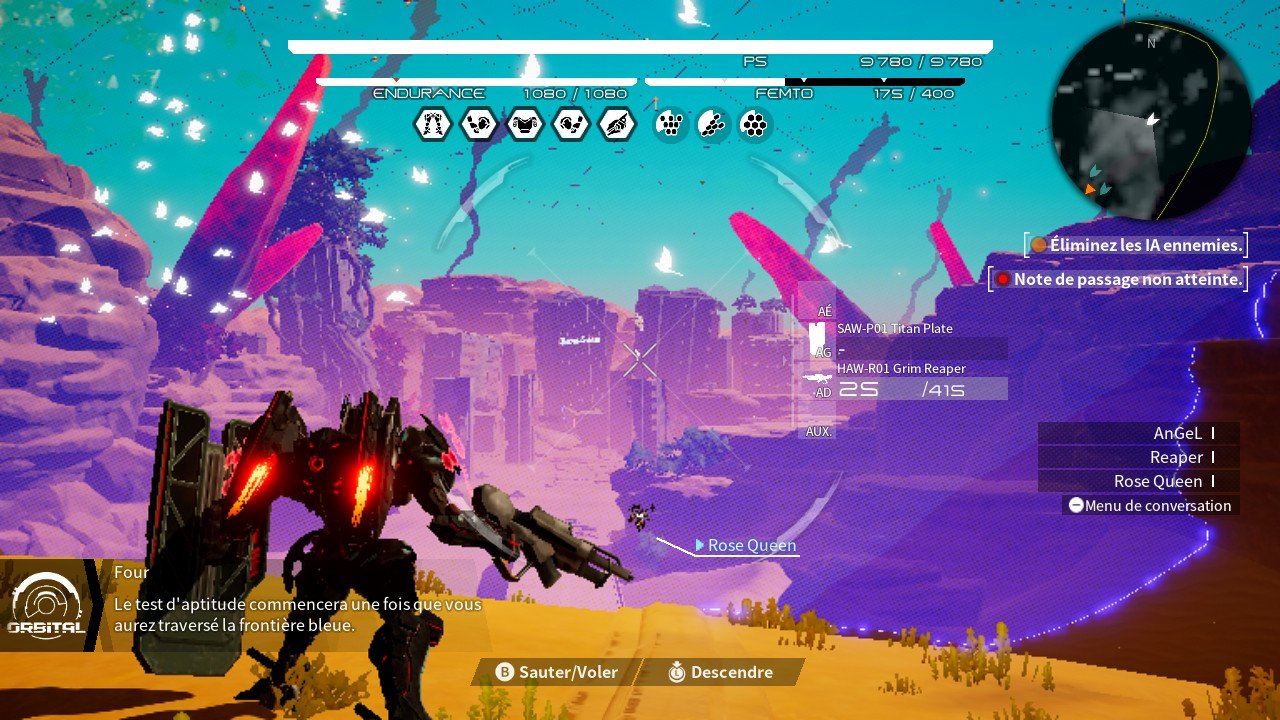Click the Note de passage non atteinte notice
The image size is (1280, 720).
[x=1120, y=279]
